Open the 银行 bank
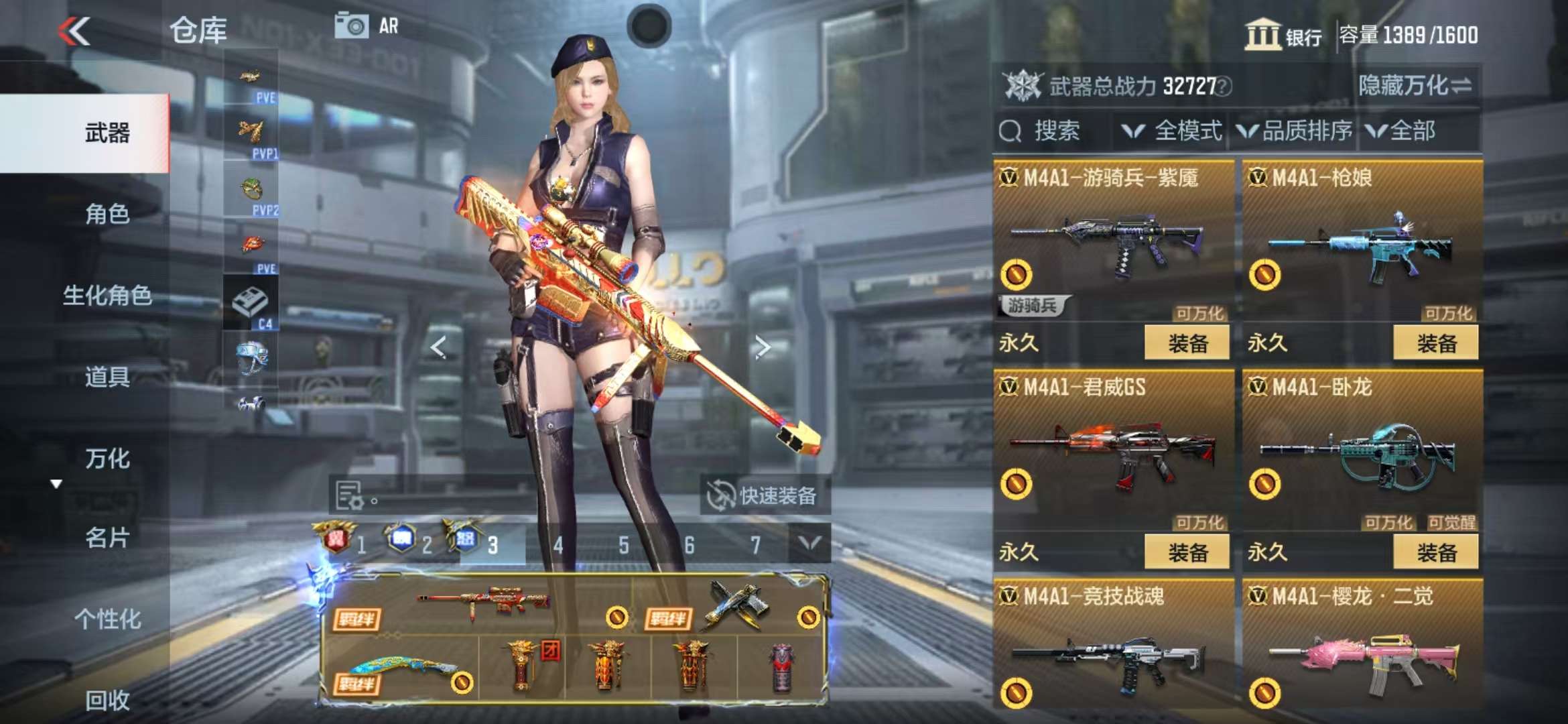The width and height of the screenshot is (1568, 724). pyautogui.click(x=1283, y=35)
